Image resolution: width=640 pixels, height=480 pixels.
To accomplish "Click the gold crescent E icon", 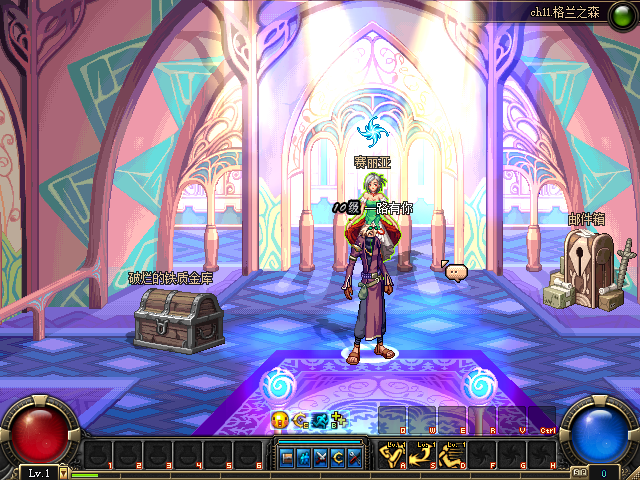I will (x=300, y=420).
